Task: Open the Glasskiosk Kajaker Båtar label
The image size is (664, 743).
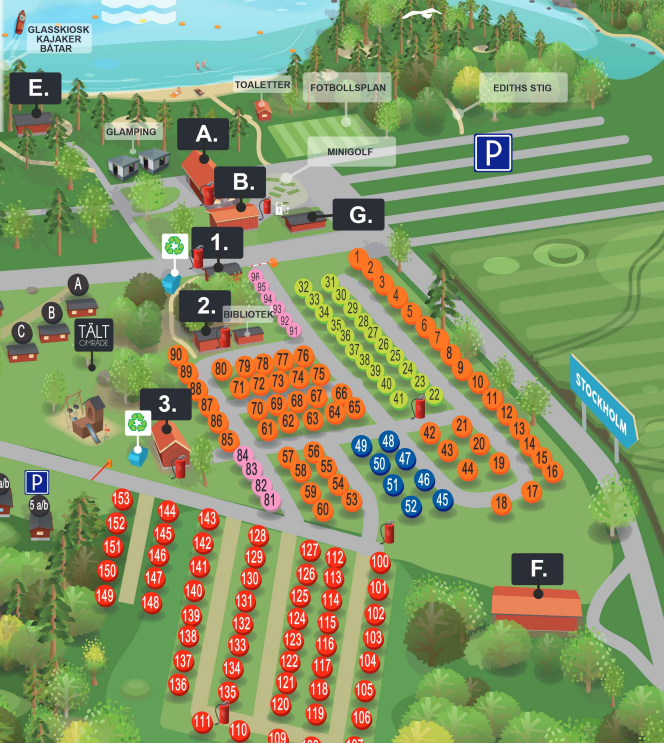Action: click(58, 38)
